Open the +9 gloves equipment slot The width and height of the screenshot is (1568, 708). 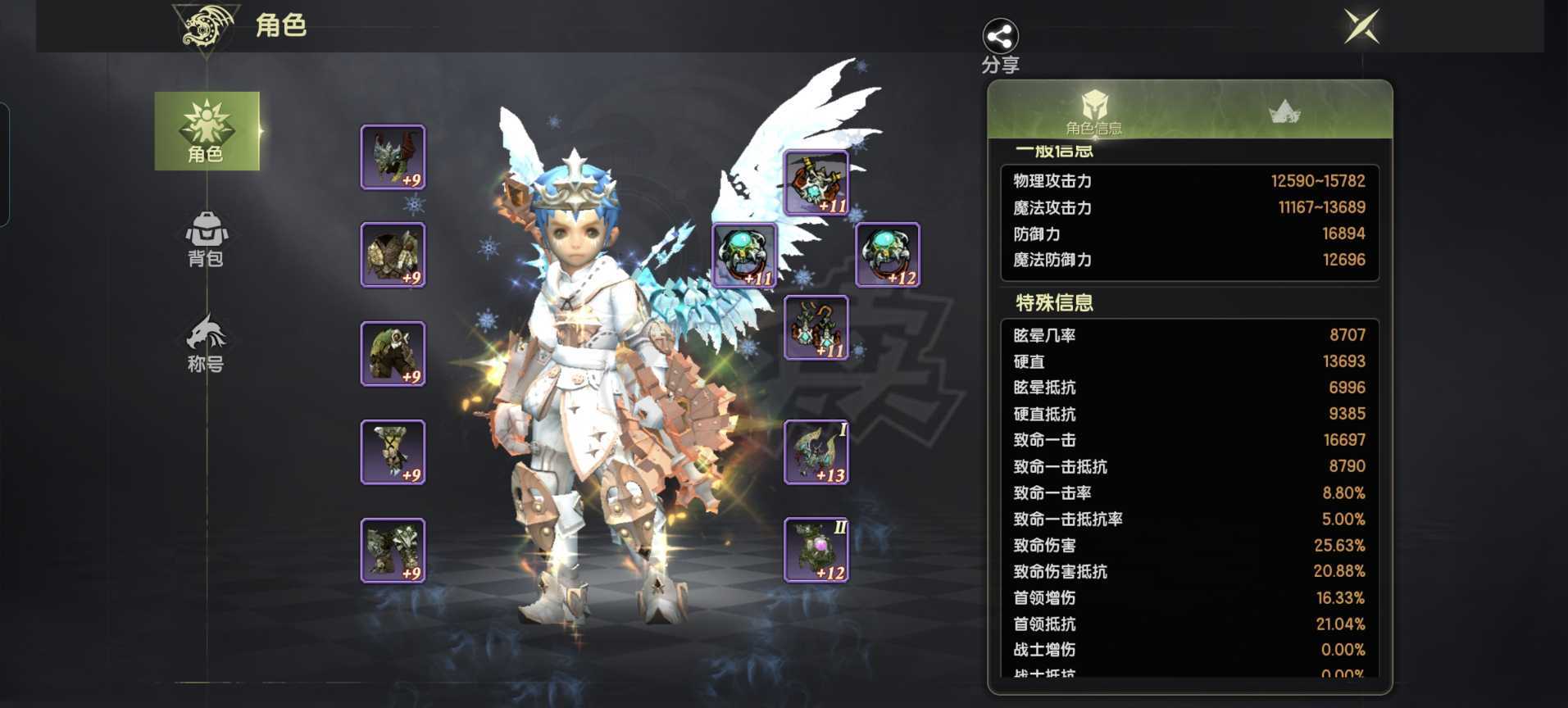393,452
